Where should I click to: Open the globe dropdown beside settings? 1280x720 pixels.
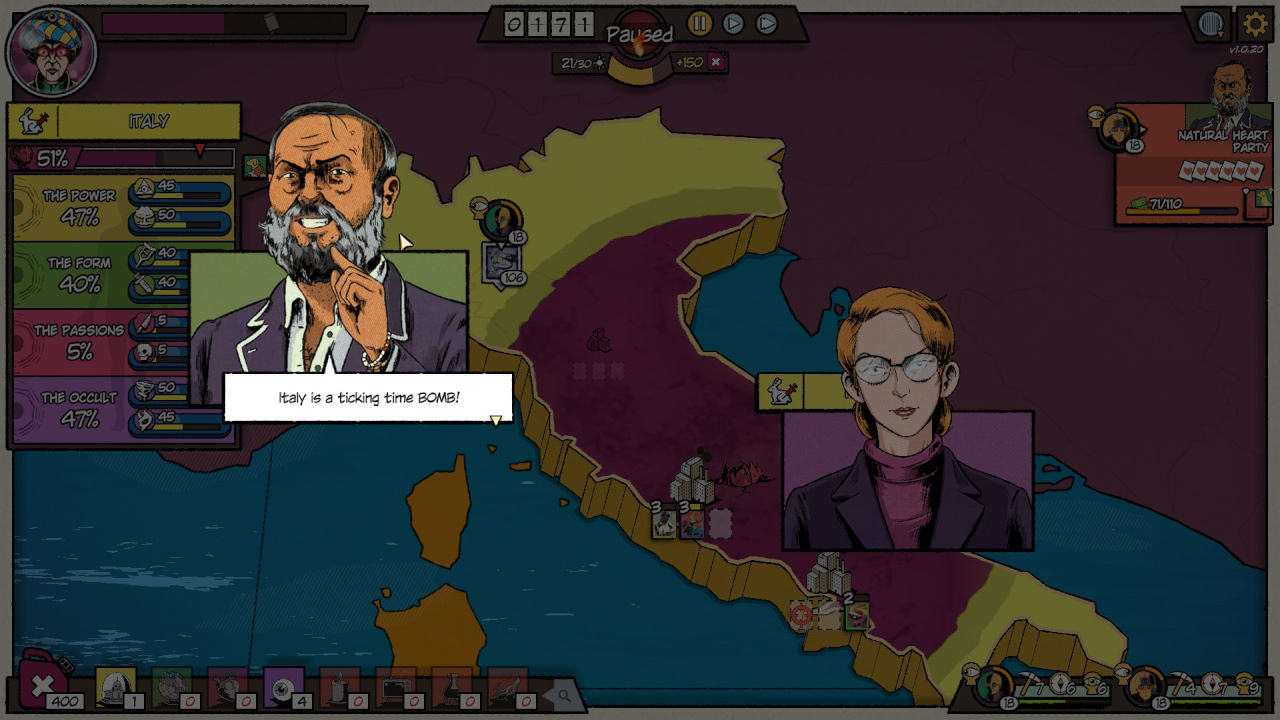[x=1211, y=24]
